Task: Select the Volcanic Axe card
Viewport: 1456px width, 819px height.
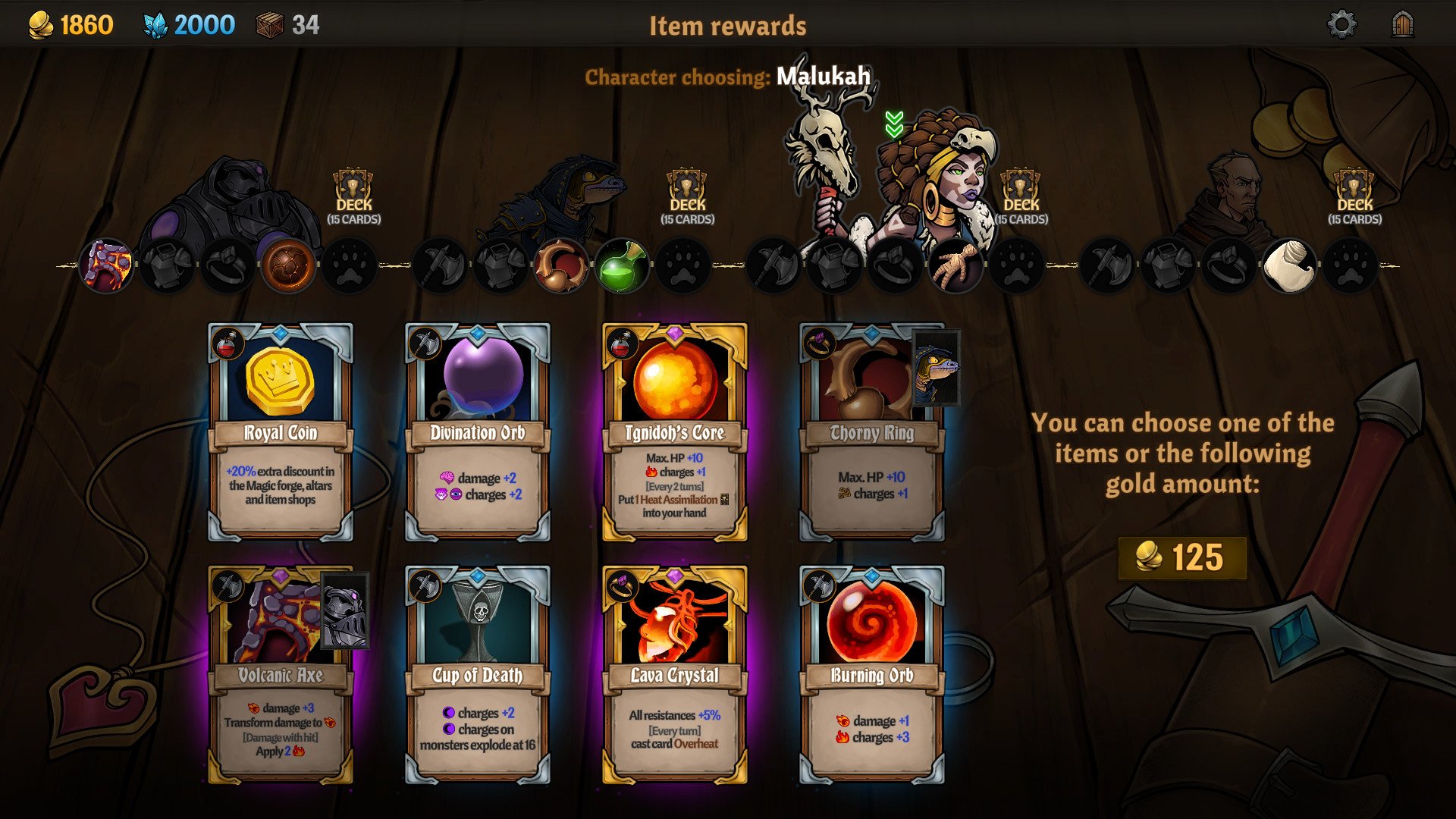Action: tap(281, 675)
